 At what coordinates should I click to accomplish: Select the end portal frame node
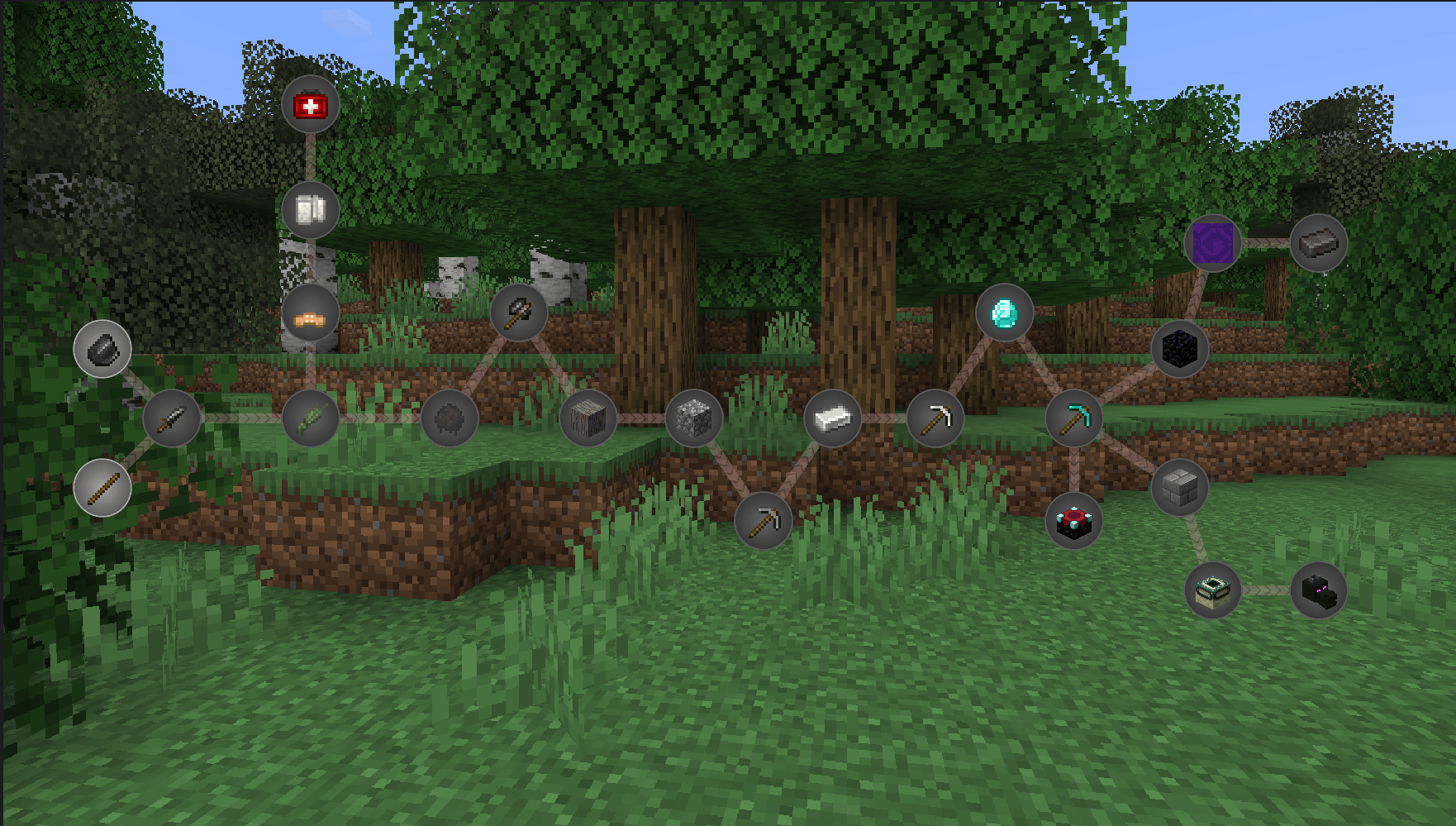click(1214, 590)
